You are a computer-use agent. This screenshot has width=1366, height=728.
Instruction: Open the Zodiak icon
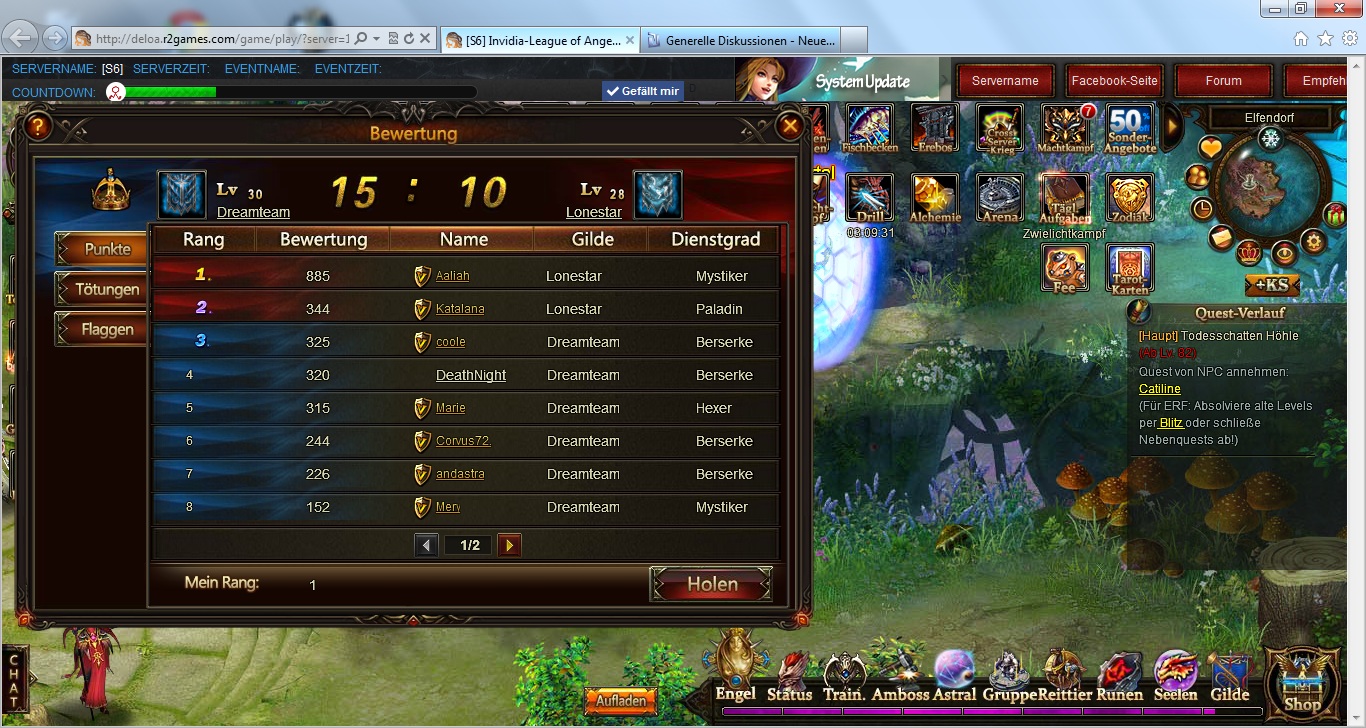1130,198
